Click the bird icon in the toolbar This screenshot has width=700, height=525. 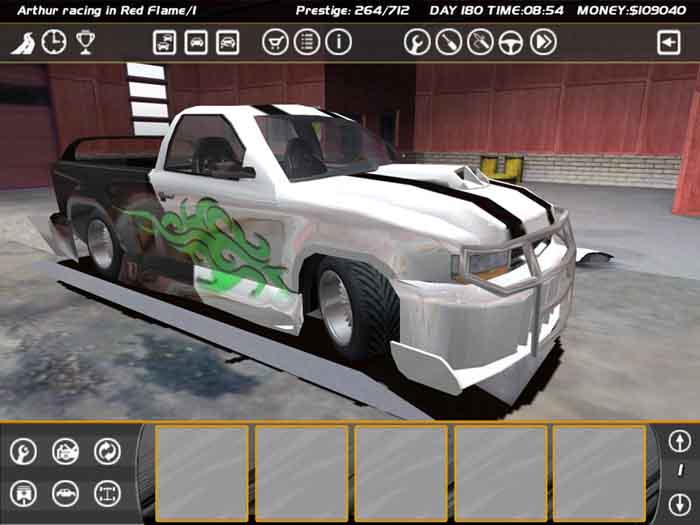point(23,42)
